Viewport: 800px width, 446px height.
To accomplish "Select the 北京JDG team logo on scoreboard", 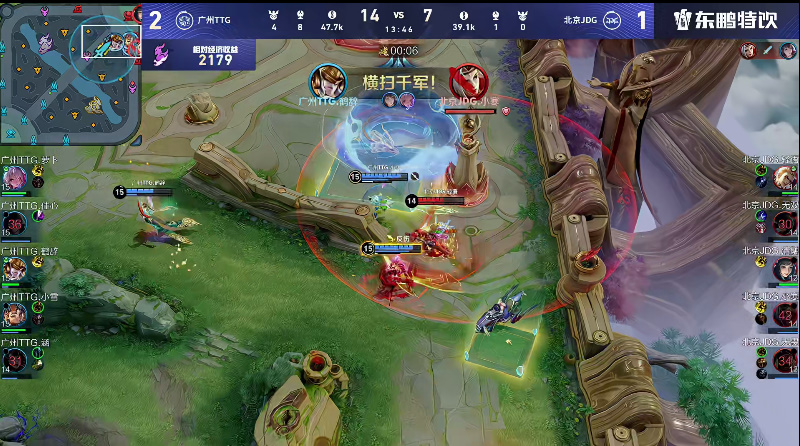I will point(618,20).
